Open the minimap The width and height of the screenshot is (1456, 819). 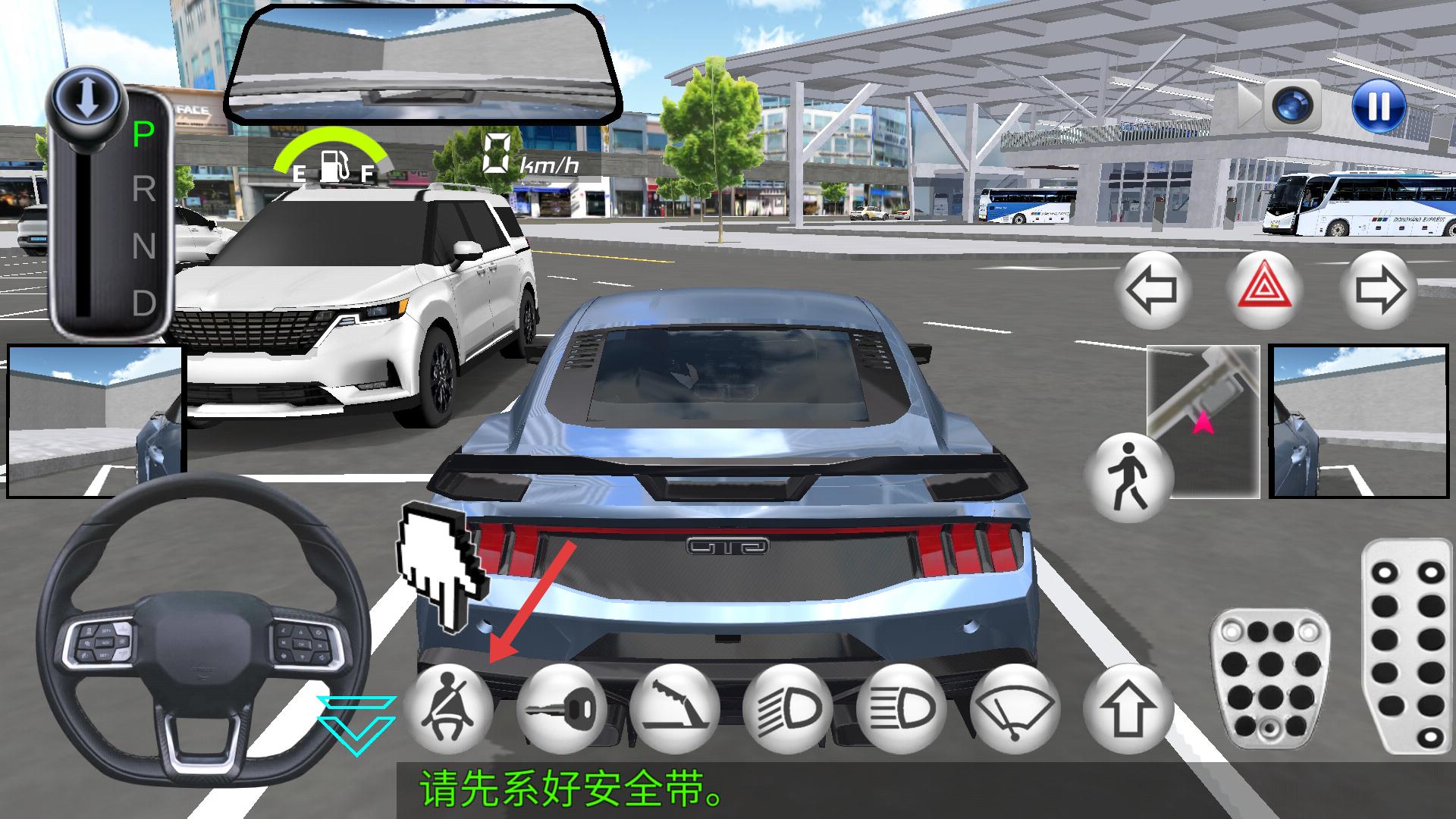click(x=1203, y=422)
